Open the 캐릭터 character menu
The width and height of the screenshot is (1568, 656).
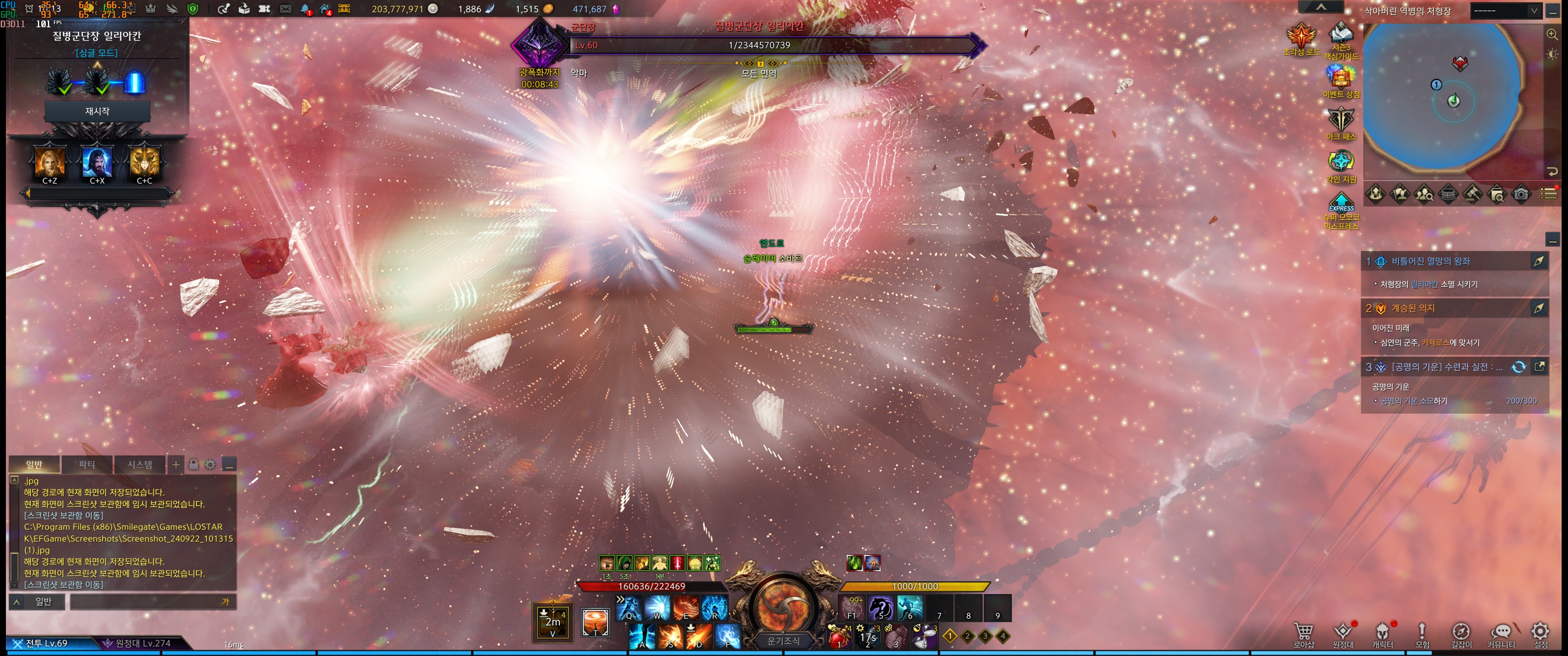tap(1382, 634)
